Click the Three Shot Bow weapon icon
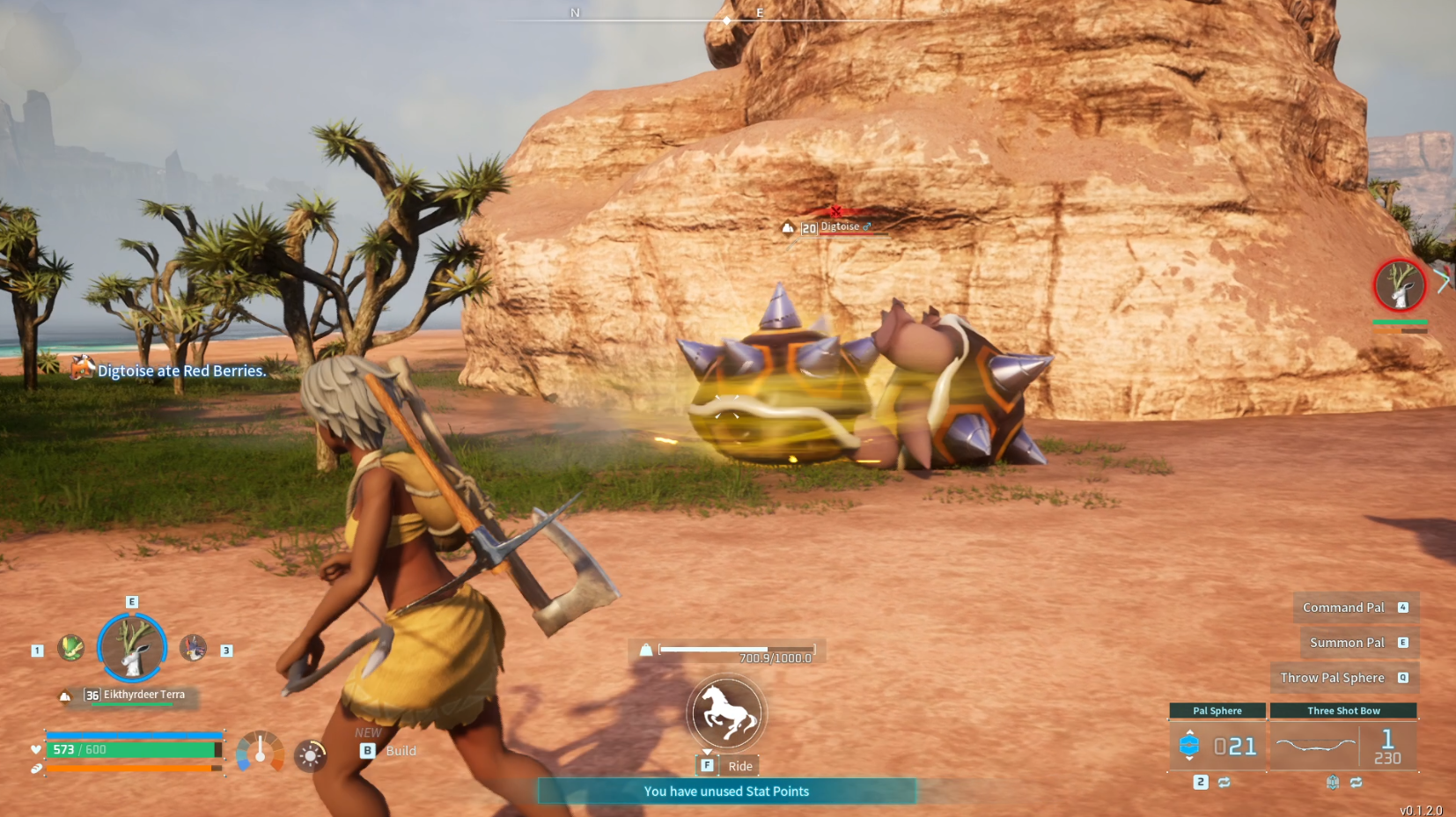Viewport: 1456px width, 817px height. 1316,745
